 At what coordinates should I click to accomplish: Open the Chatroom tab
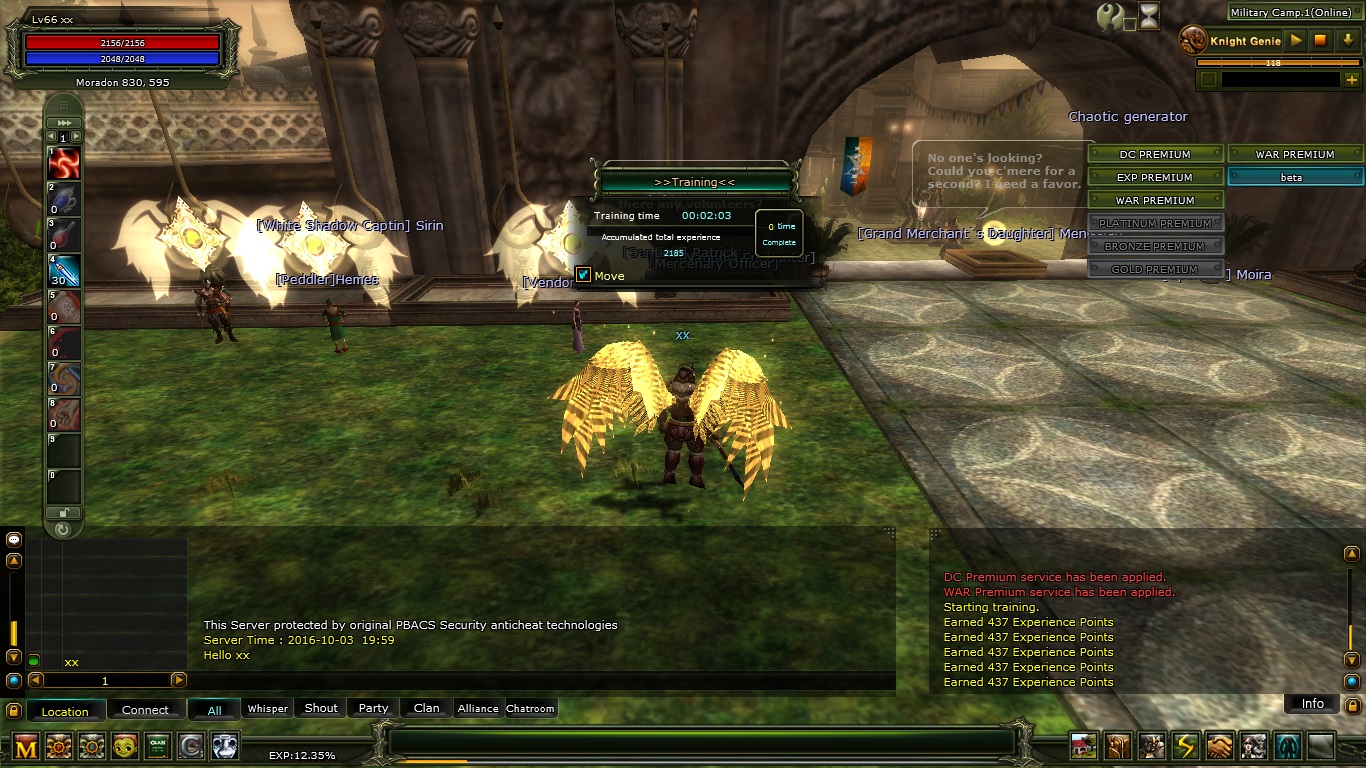(x=530, y=709)
